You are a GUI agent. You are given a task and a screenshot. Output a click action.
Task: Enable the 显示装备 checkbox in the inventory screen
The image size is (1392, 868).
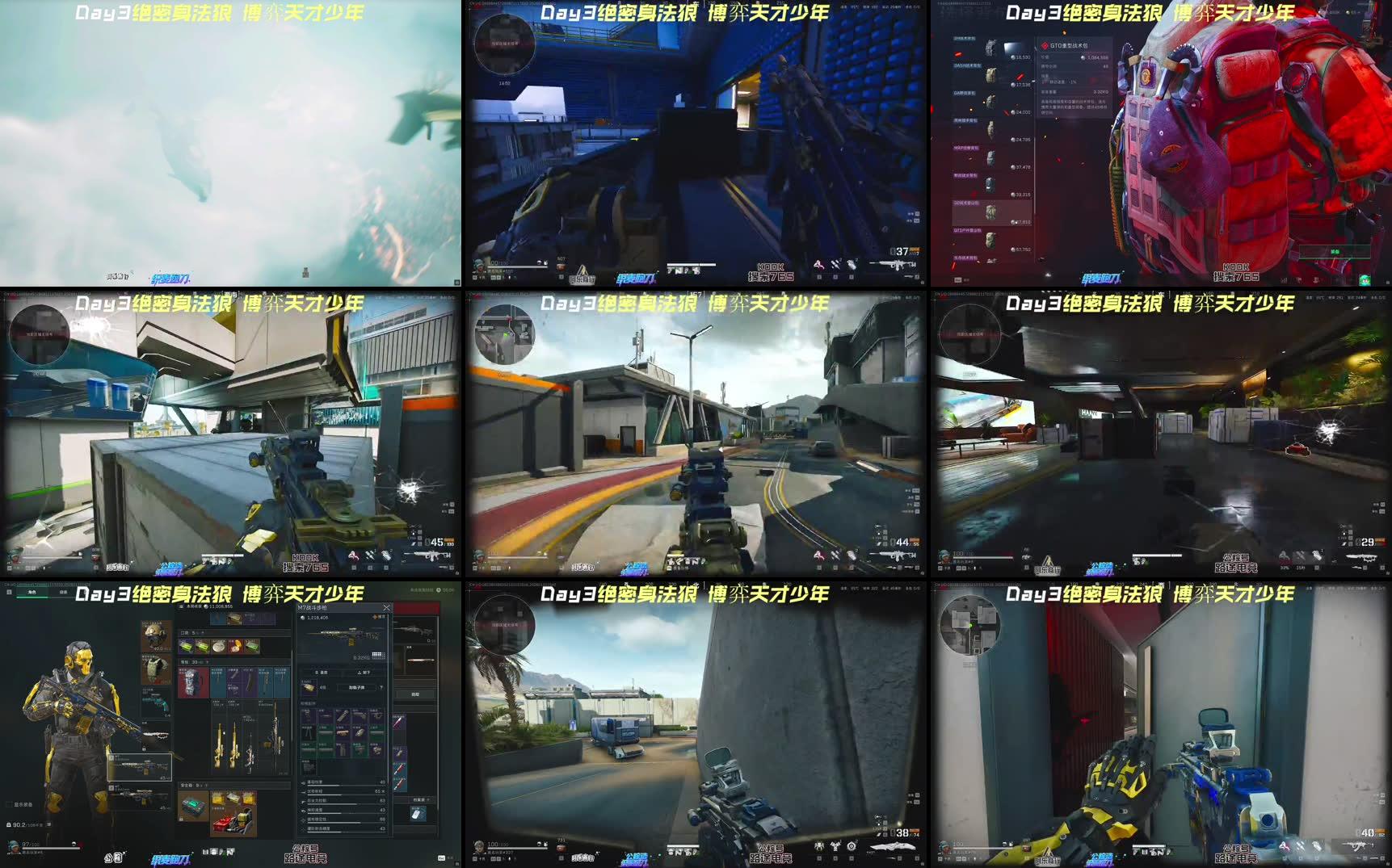click(8, 803)
